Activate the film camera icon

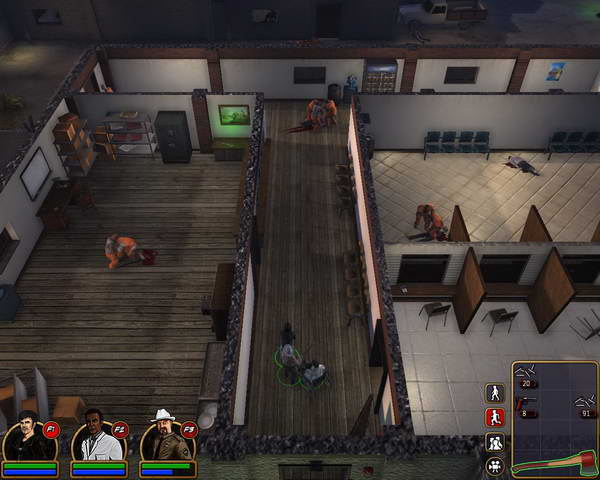[494, 465]
